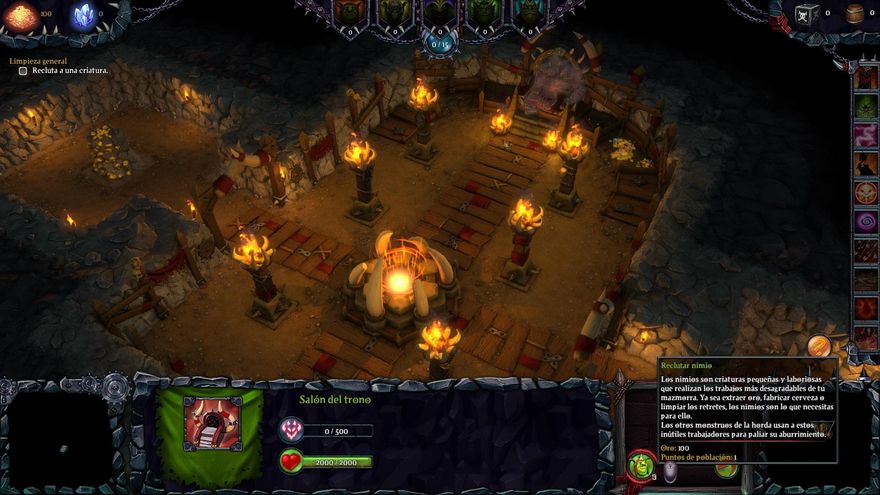Click the gold pile resource icon
Screen dimensions: 880x495
[x=21, y=15]
